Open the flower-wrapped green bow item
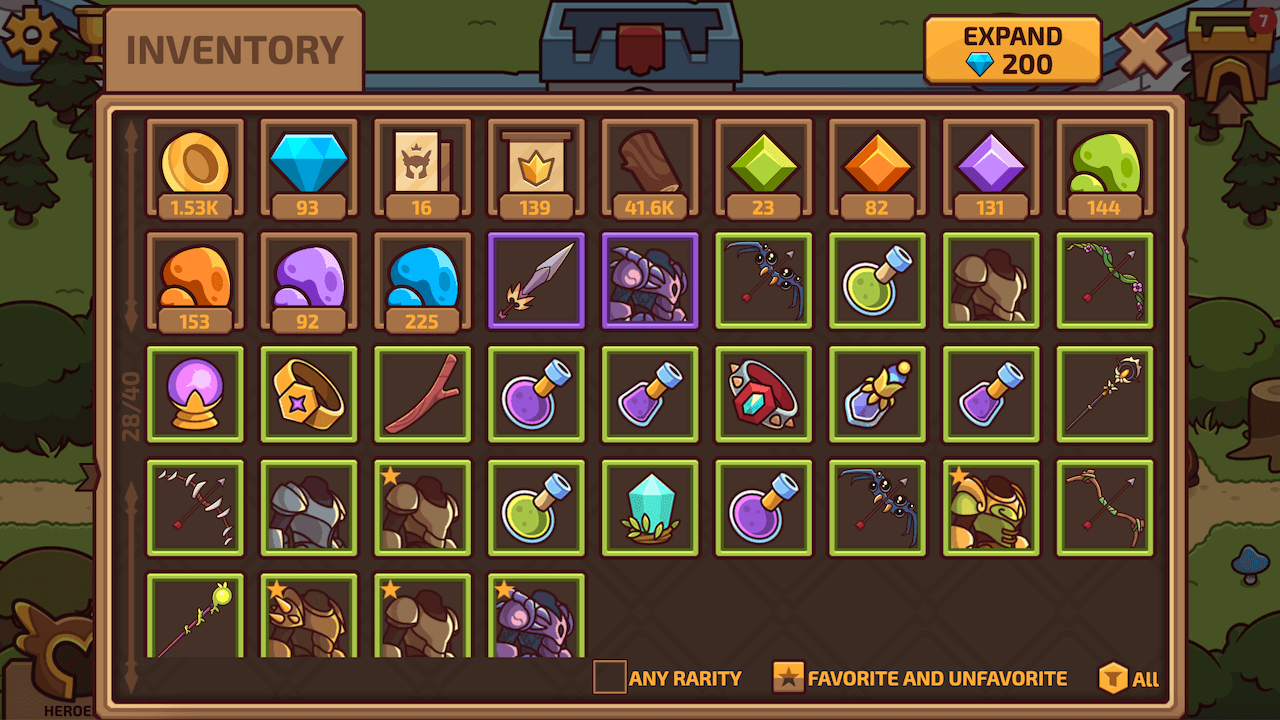This screenshot has height=720, width=1280. point(1104,281)
